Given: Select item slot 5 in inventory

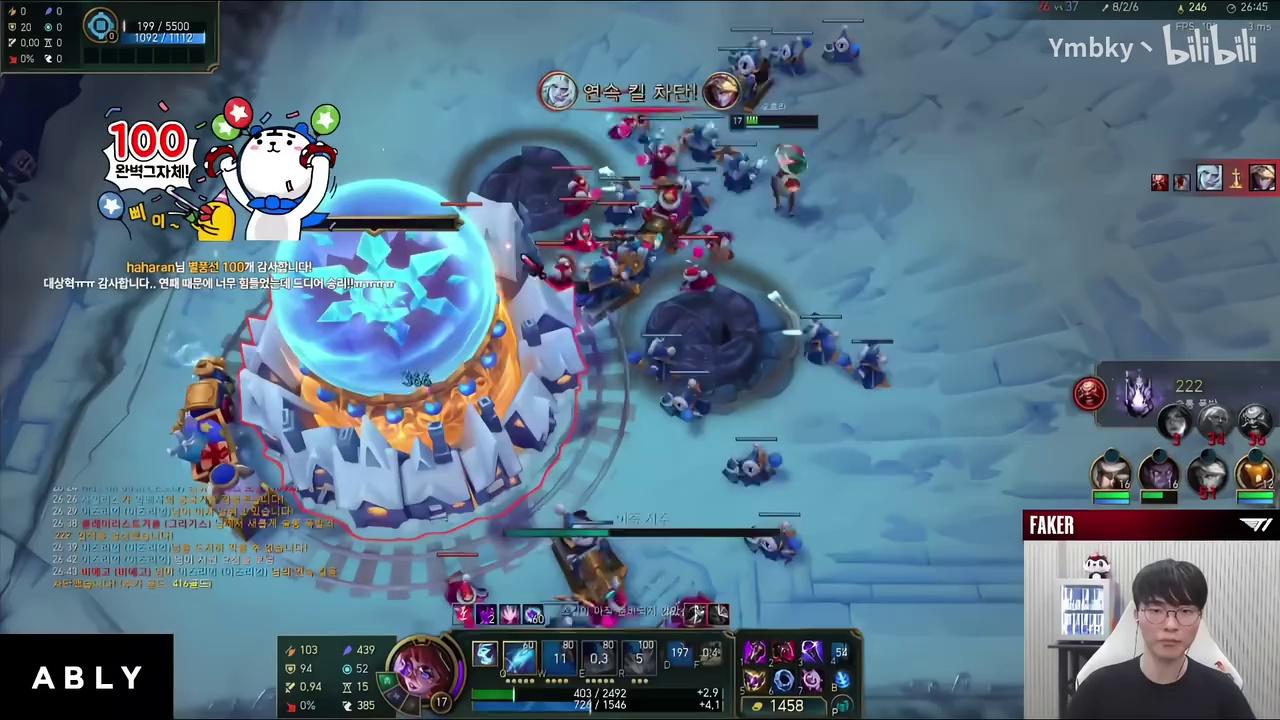Looking at the screenshot, I should (x=755, y=681).
